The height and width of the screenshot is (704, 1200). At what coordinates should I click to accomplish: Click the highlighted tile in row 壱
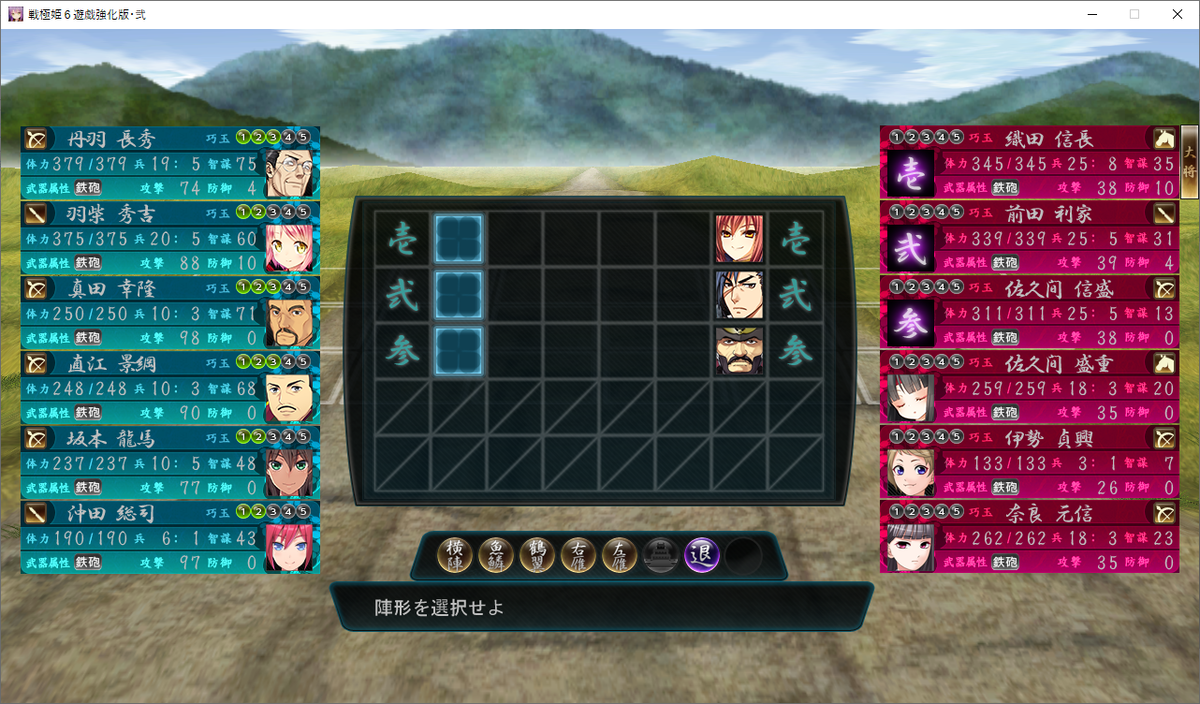coord(459,239)
